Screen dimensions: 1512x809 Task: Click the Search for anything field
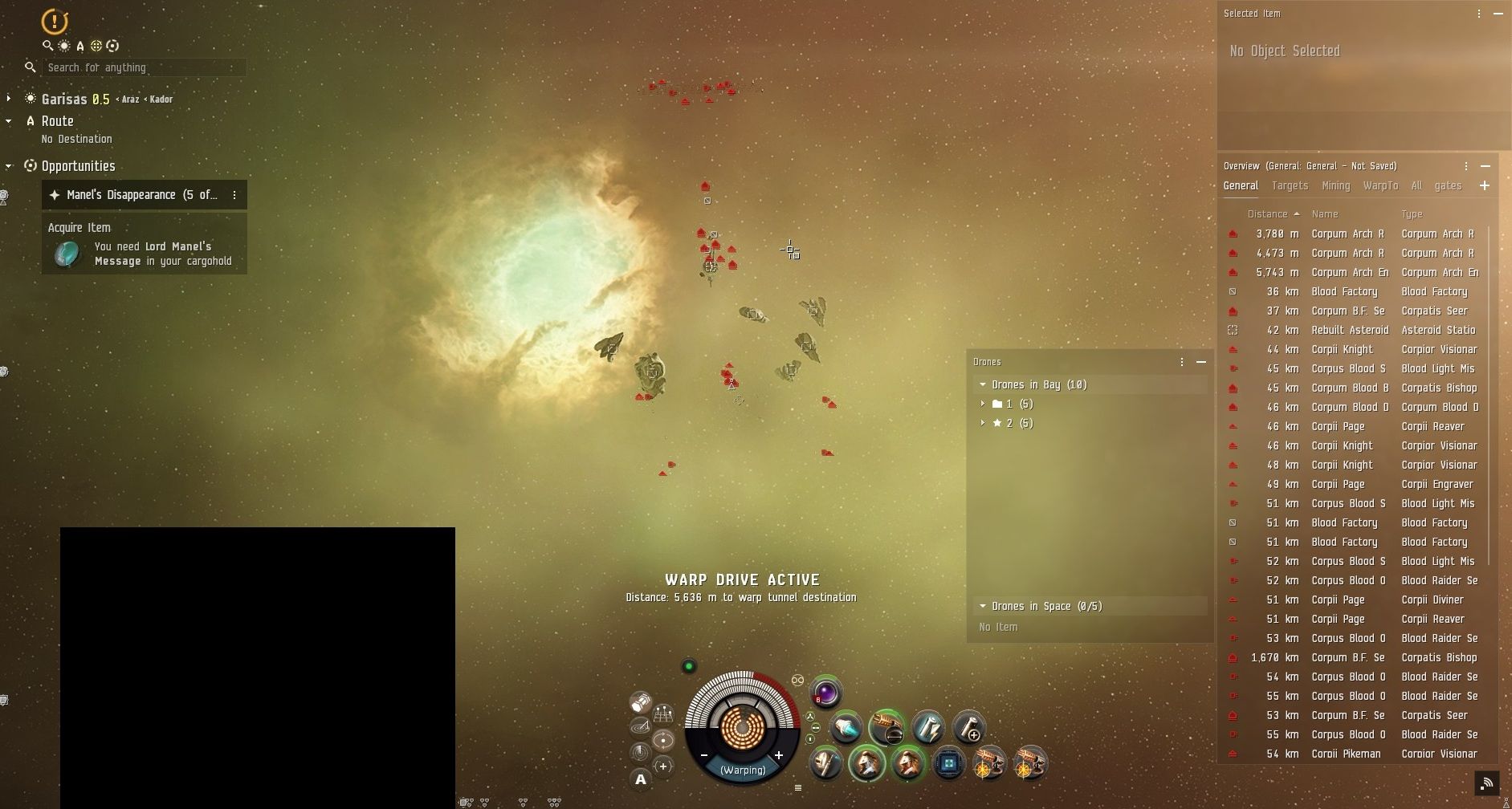click(x=145, y=67)
